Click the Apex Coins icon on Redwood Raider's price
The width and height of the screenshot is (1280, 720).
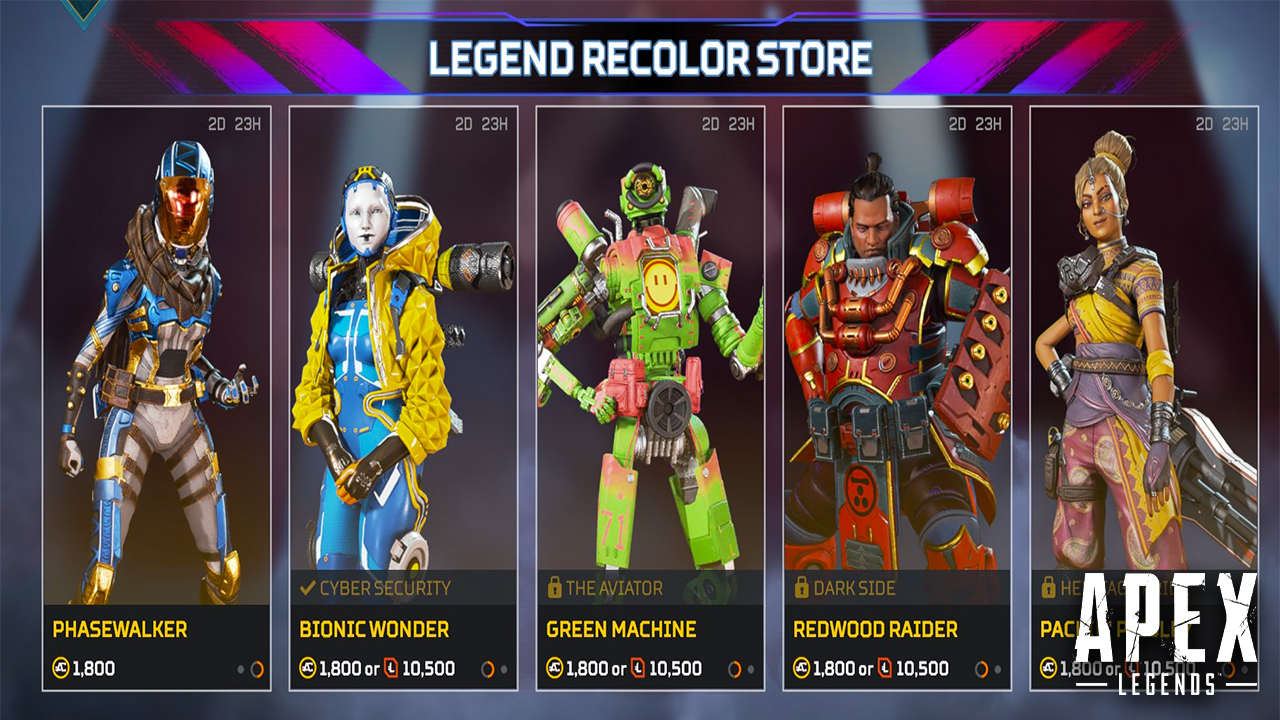pyautogui.click(x=802, y=667)
